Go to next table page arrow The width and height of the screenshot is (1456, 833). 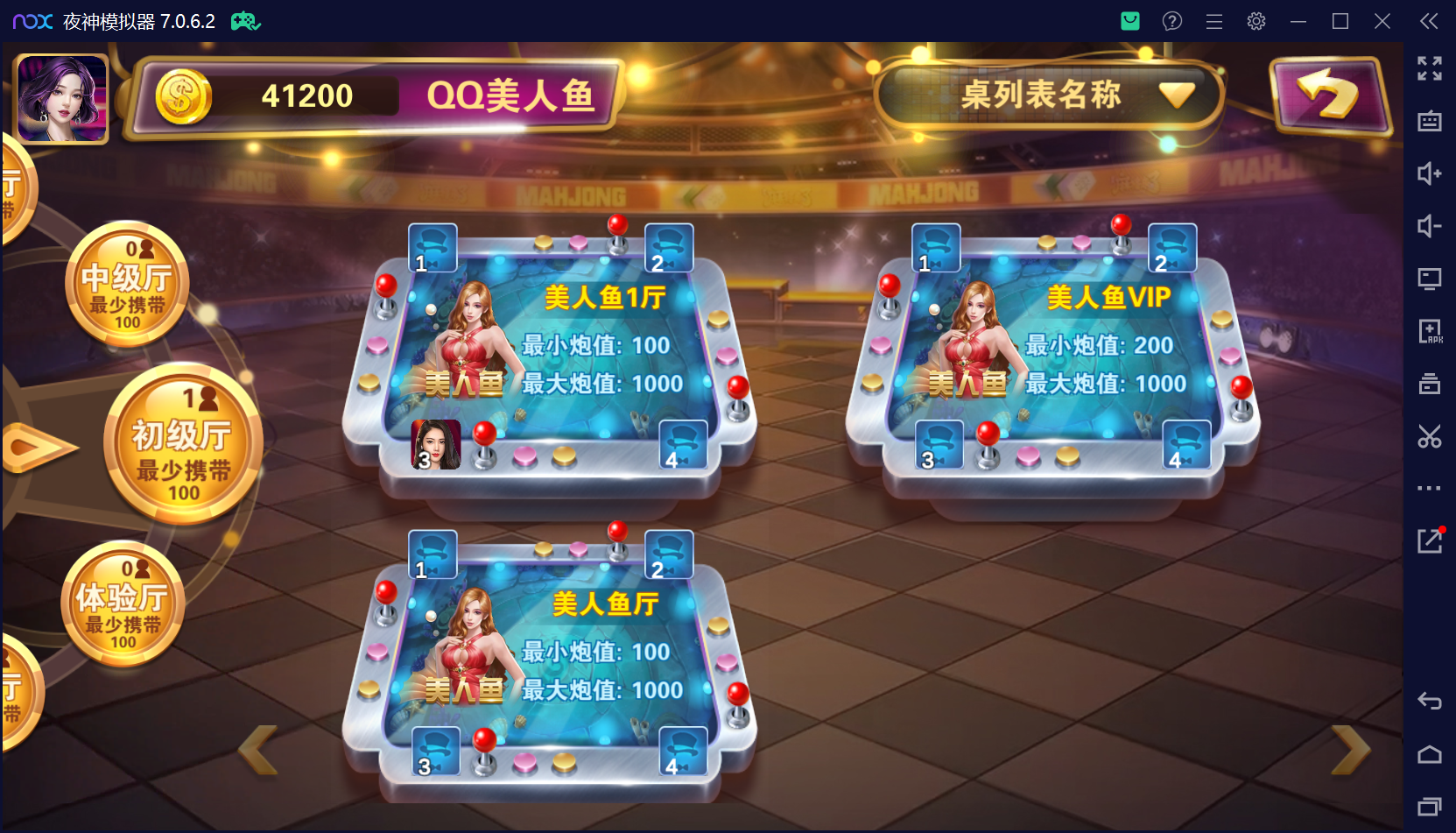[x=1349, y=750]
